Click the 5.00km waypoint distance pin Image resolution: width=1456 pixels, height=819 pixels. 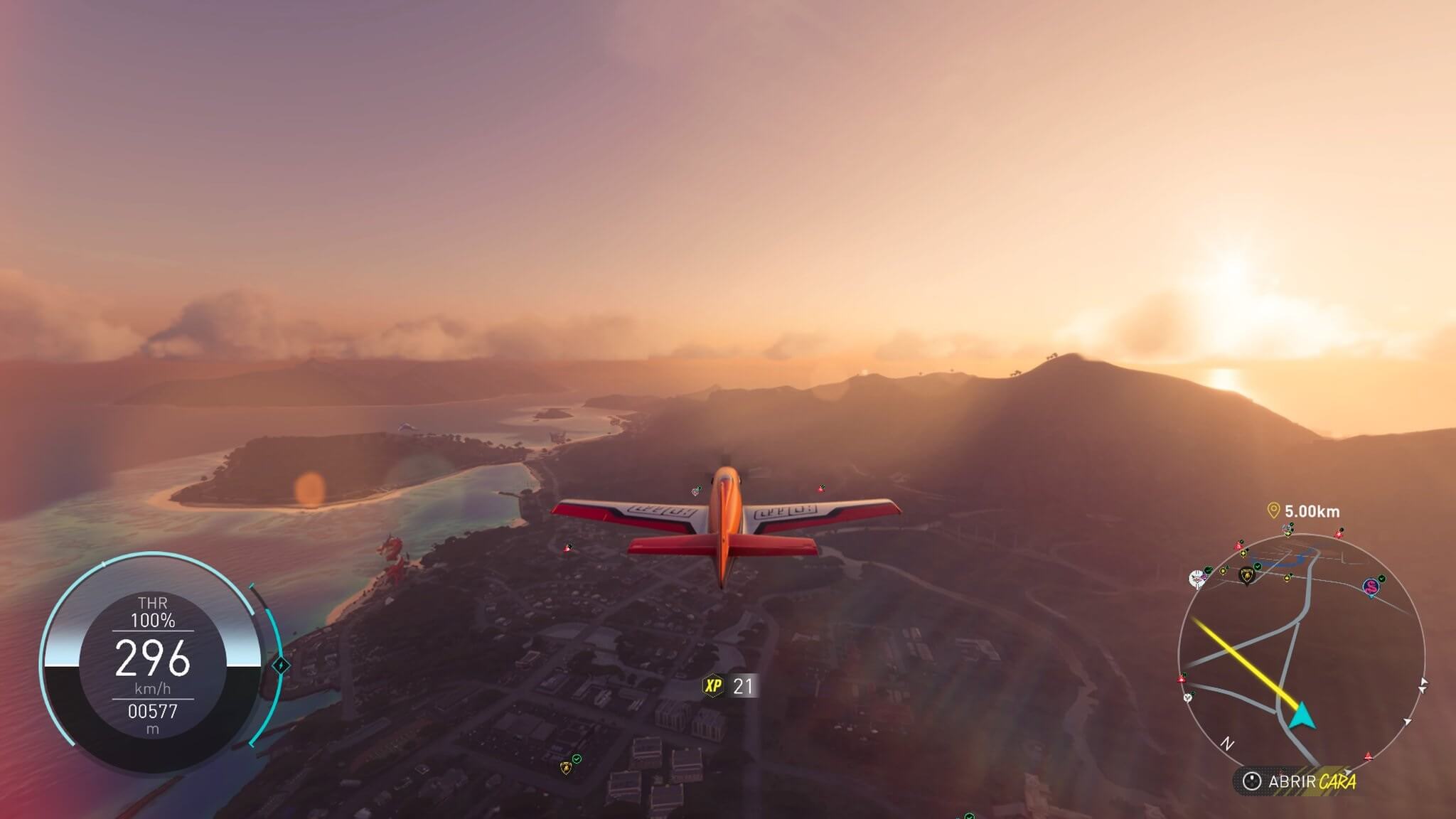point(1273,510)
